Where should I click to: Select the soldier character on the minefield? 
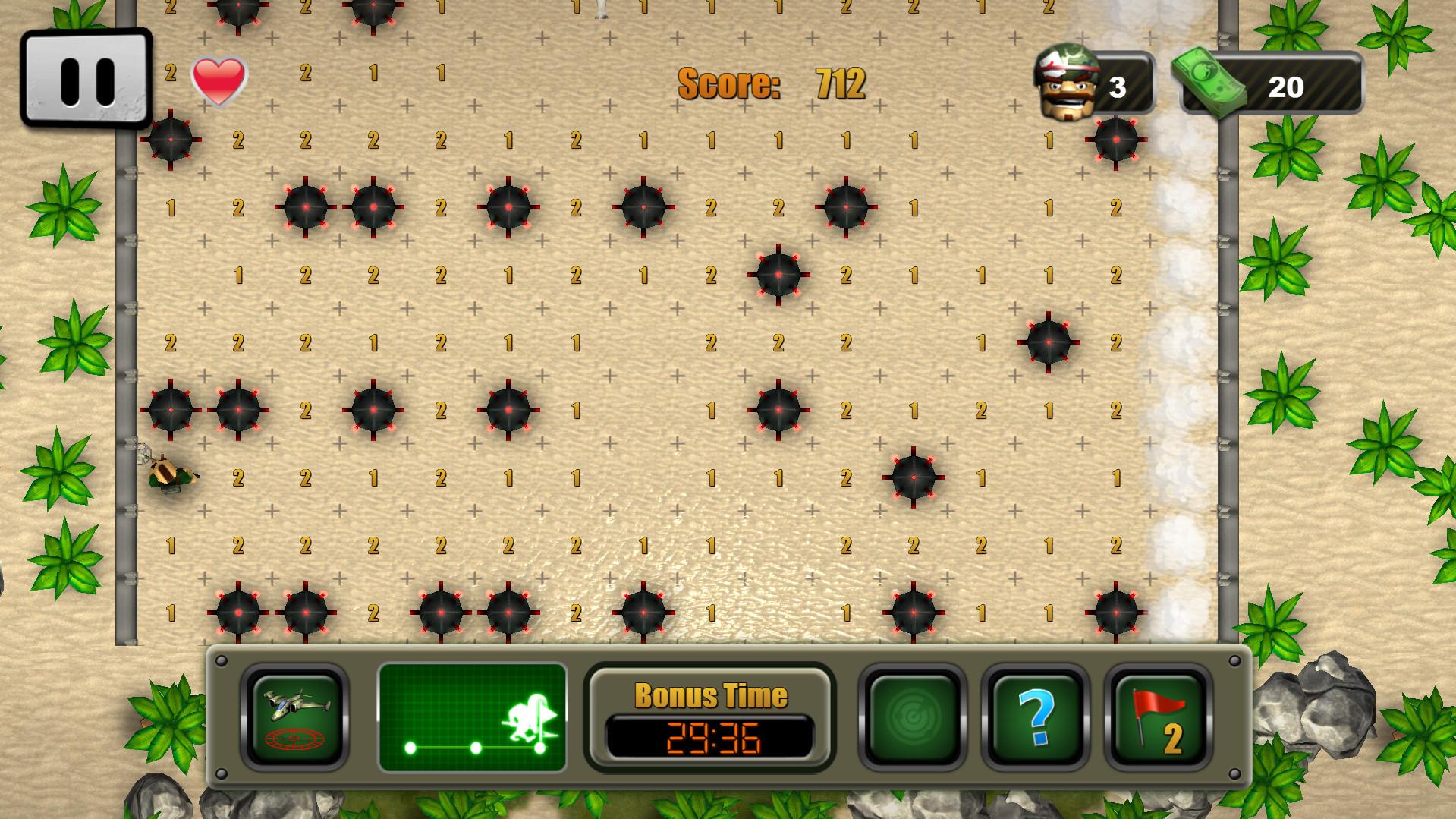(x=171, y=474)
